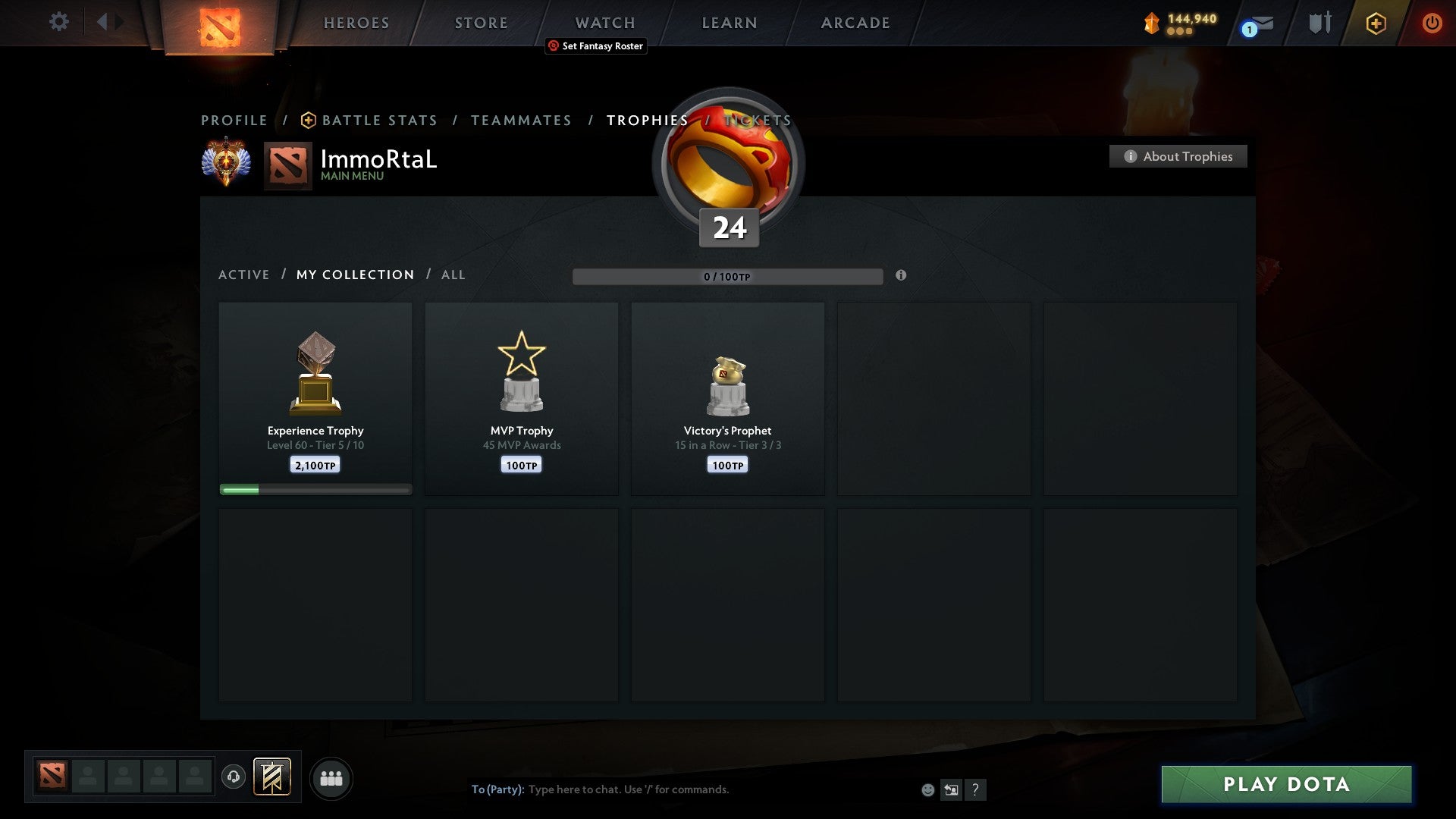Click the shards balance icon
Image resolution: width=1456 pixels, height=819 pixels.
[x=1150, y=23]
